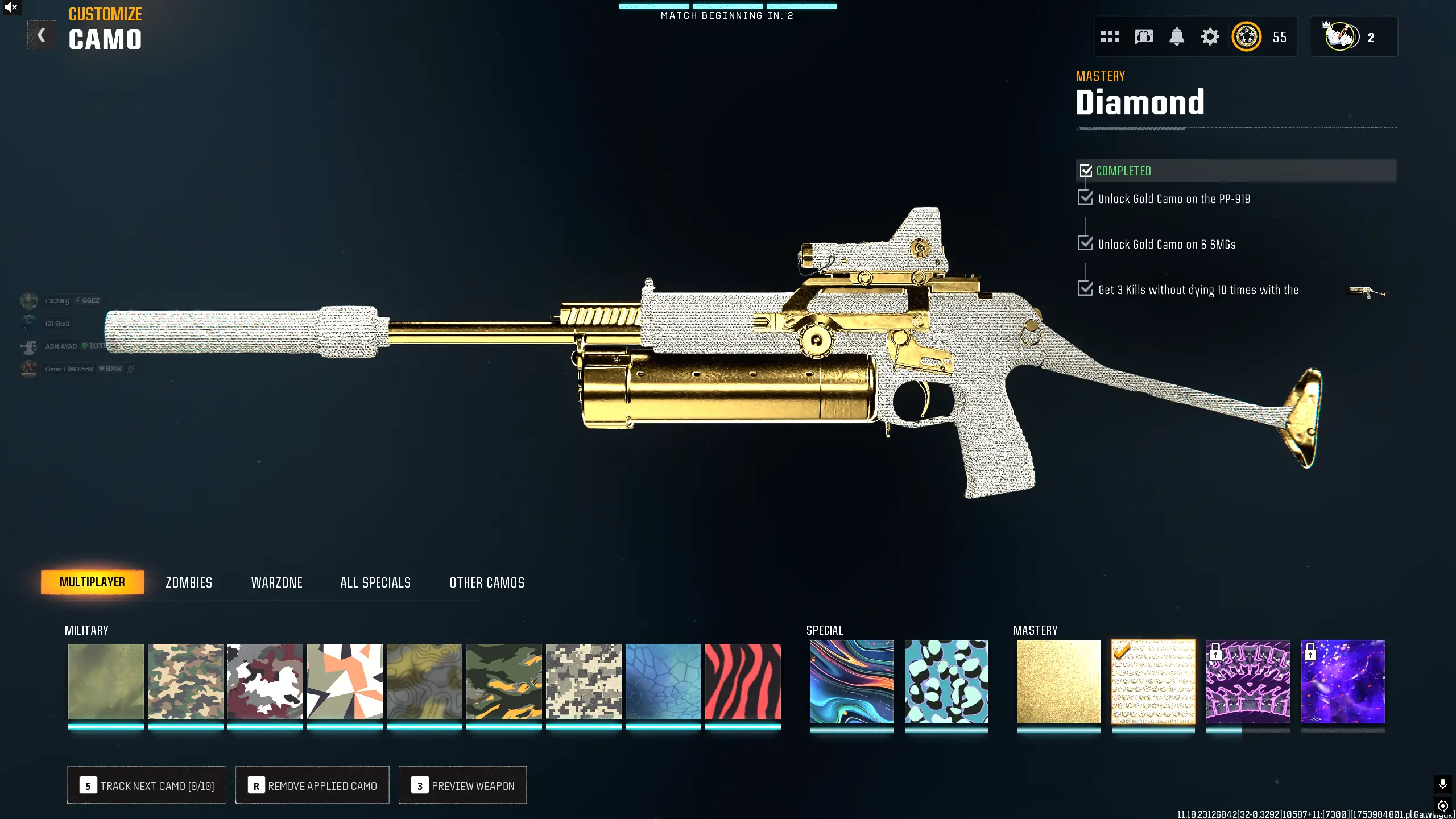Switch to the Zombies camo tab
The height and width of the screenshot is (819, 1456).
pyautogui.click(x=189, y=582)
